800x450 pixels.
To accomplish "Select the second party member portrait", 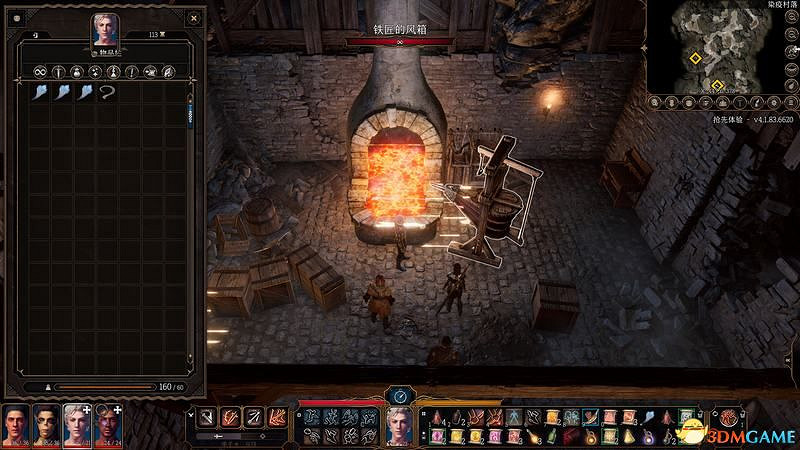I will click(x=46, y=425).
